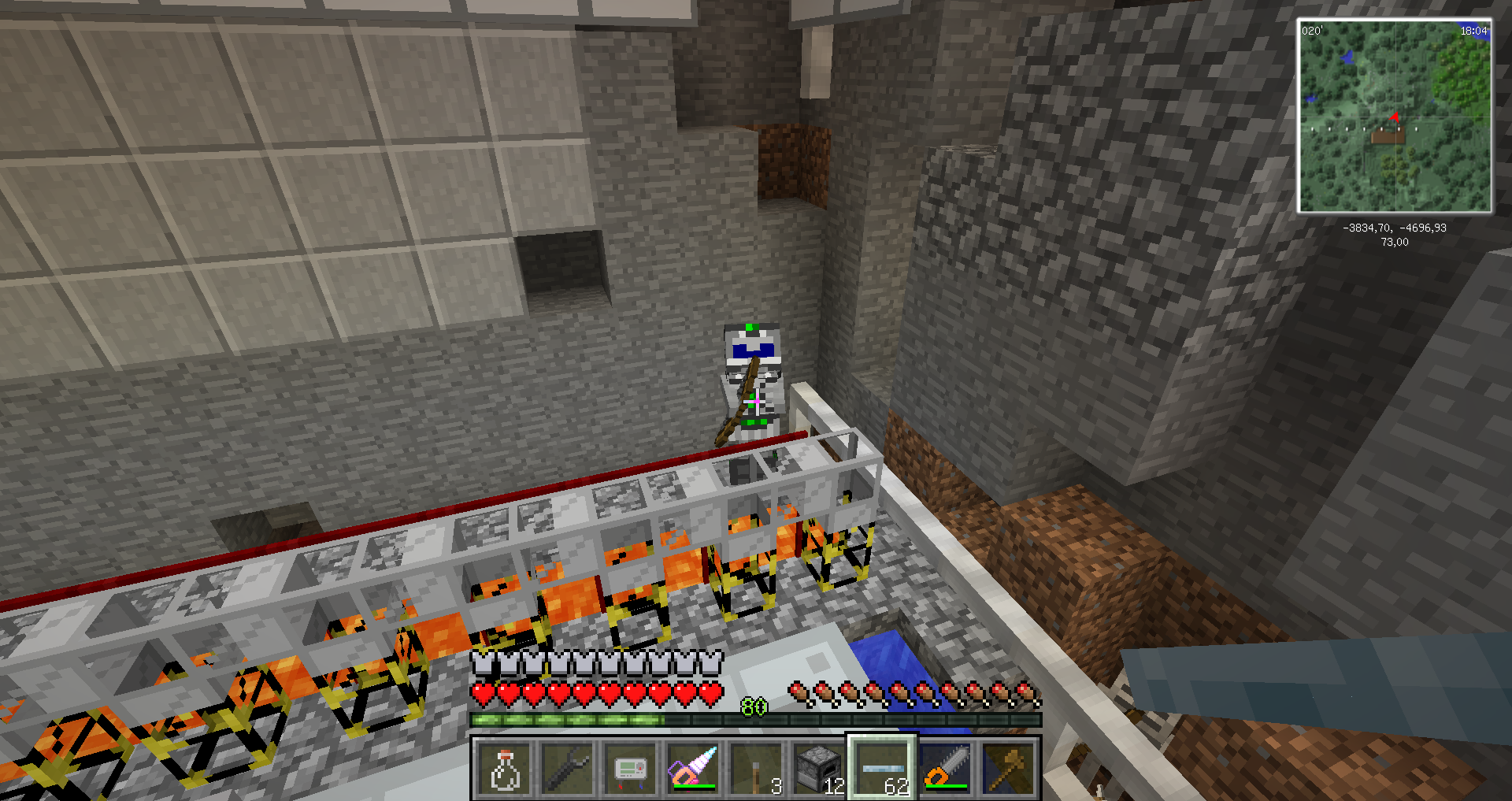Select the stack of 3 levers

756,769
